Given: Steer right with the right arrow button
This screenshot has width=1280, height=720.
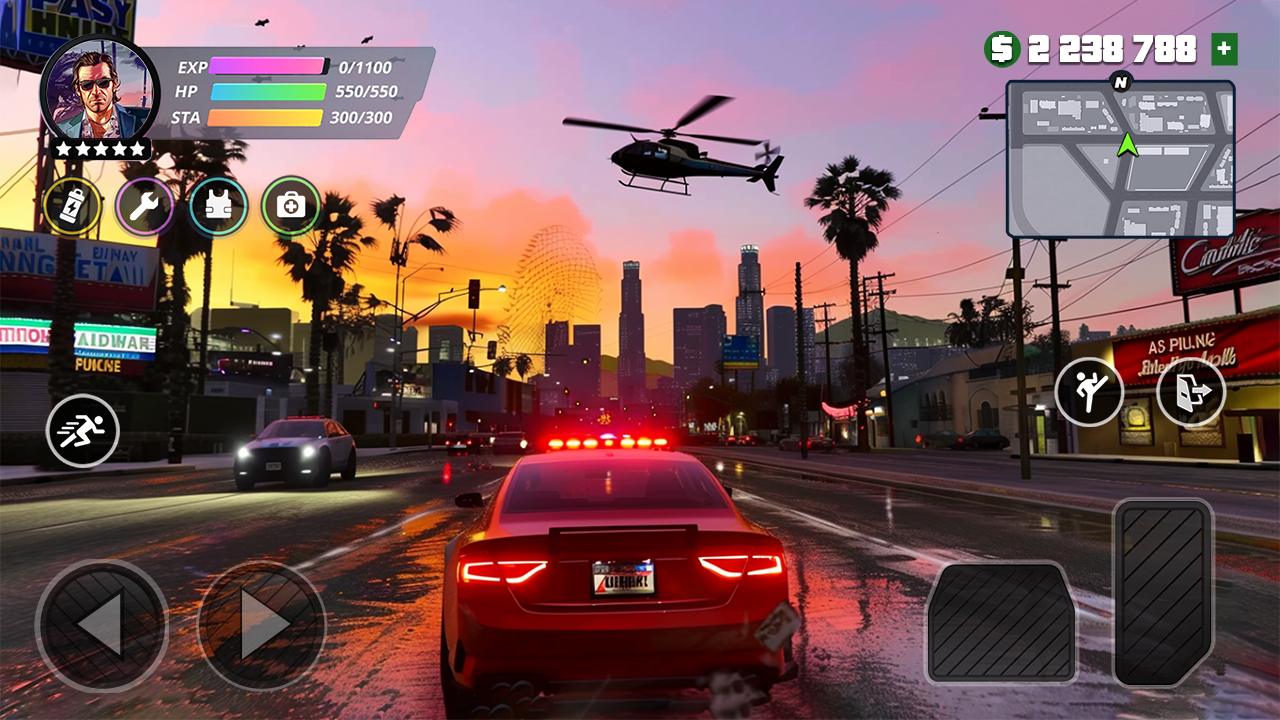Looking at the screenshot, I should (262, 625).
